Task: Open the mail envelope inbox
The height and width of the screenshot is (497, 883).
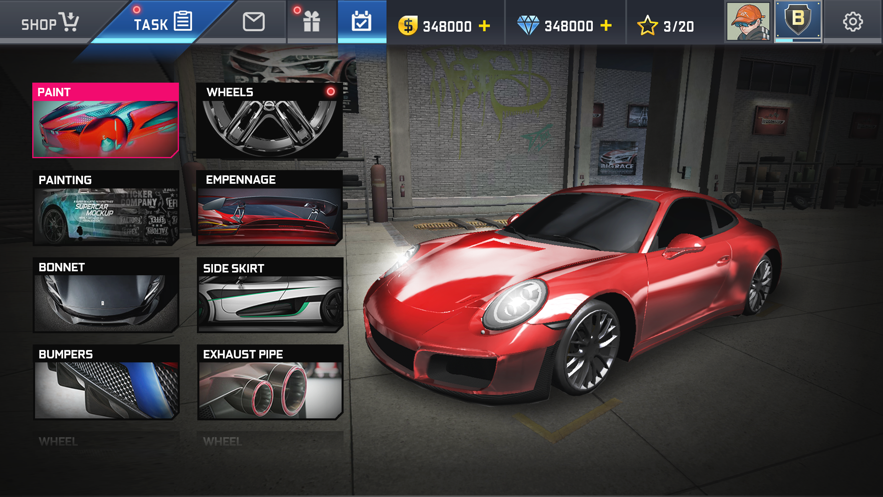Action: pos(254,22)
